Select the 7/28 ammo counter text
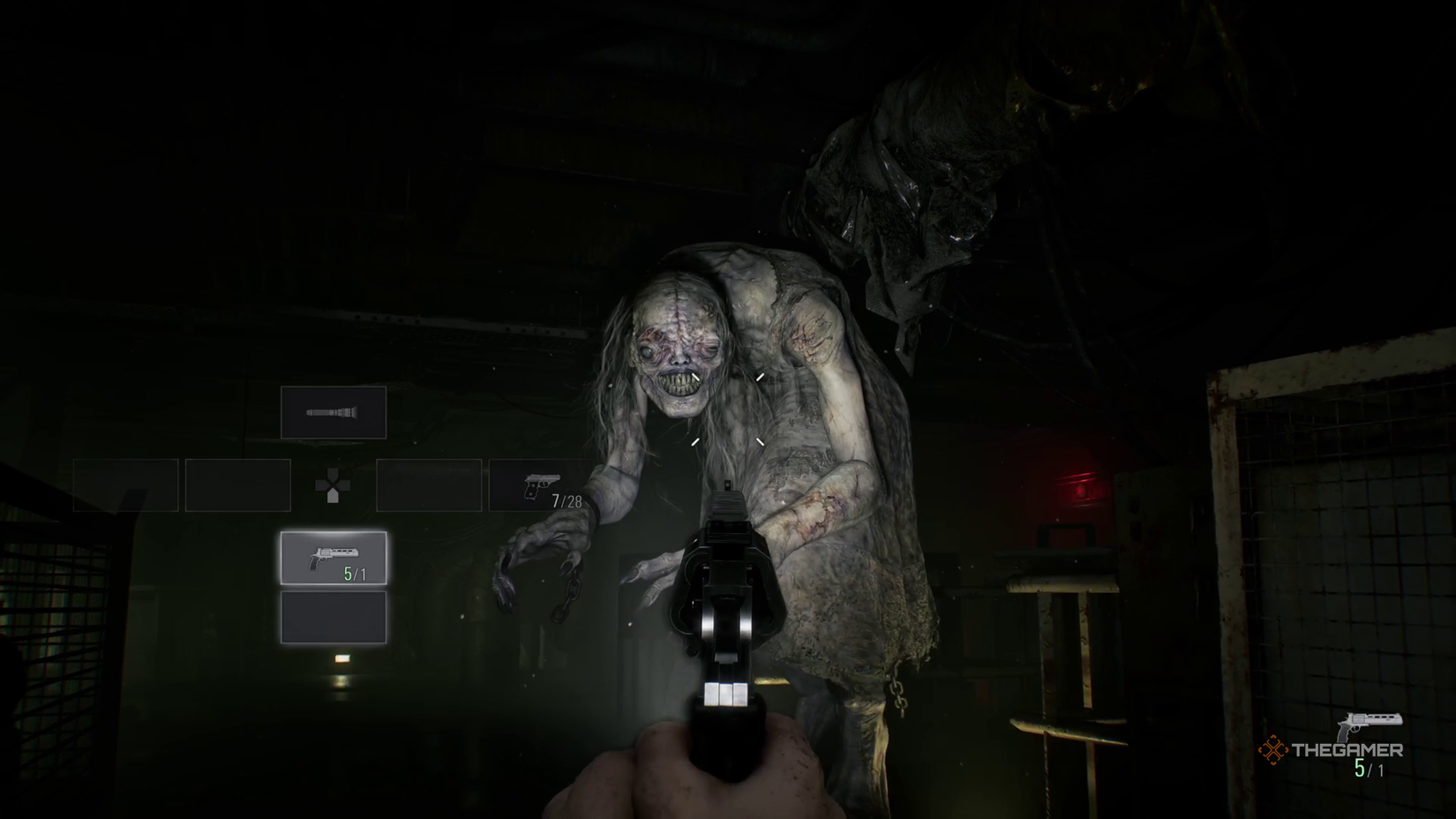The image size is (1456, 819). click(x=569, y=499)
